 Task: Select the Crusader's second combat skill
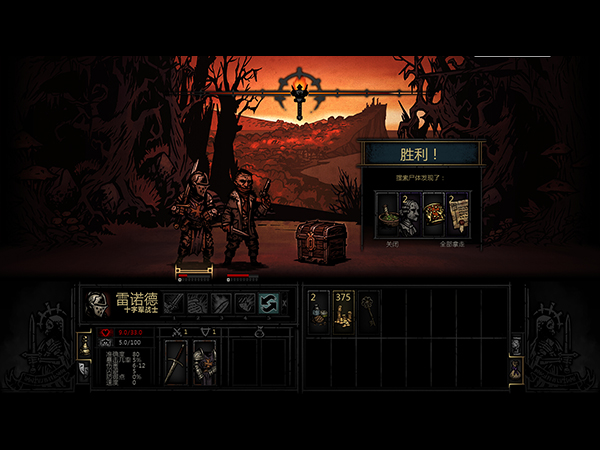coord(197,302)
